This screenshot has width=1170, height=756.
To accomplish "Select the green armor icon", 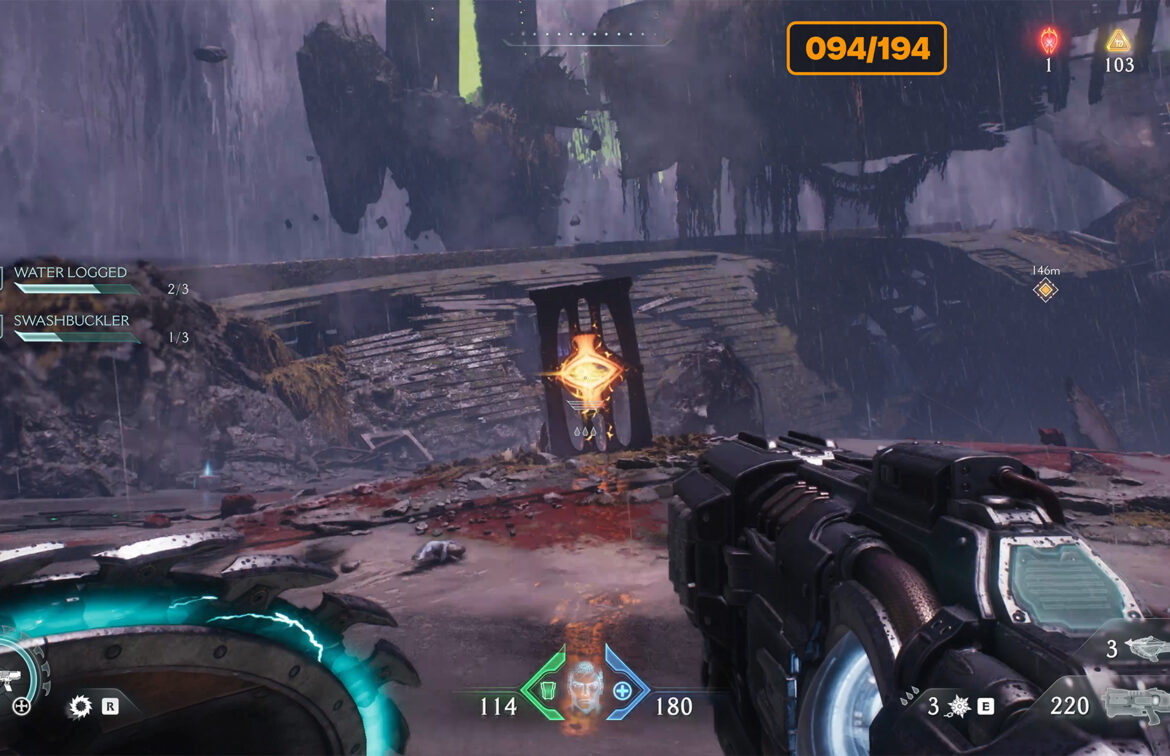I will click(x=547, y=690).
